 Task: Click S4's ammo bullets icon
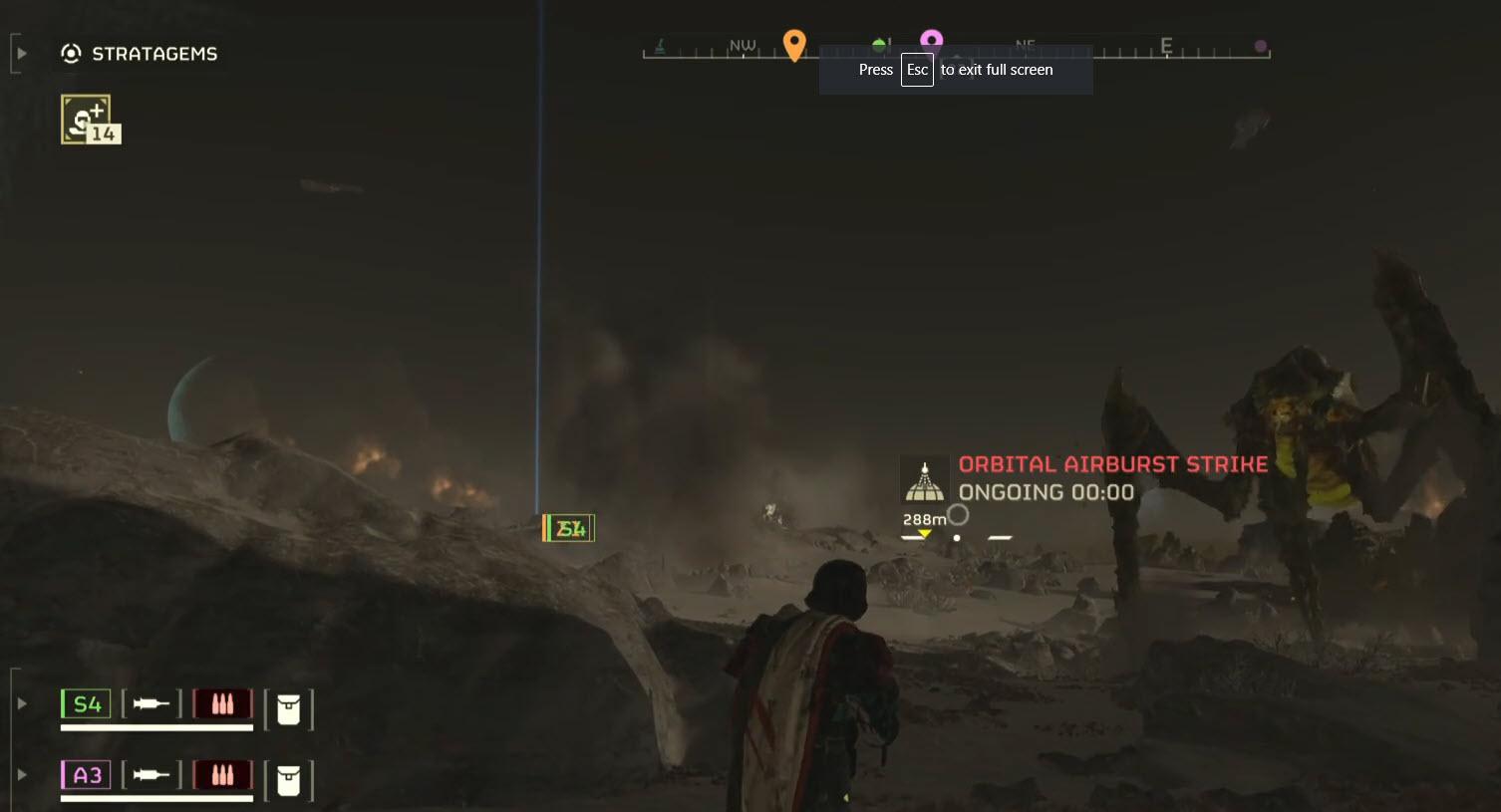(x=222, y=704)
